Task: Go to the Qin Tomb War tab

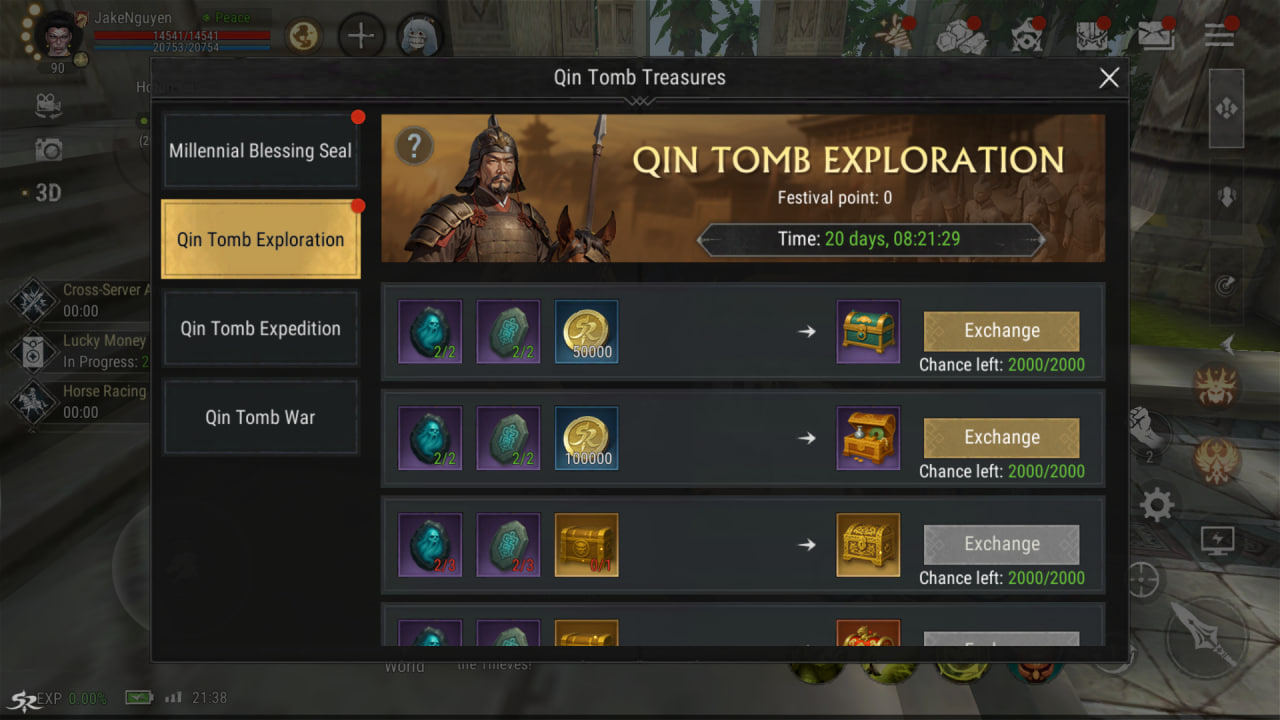Action: tap(260, 417)
